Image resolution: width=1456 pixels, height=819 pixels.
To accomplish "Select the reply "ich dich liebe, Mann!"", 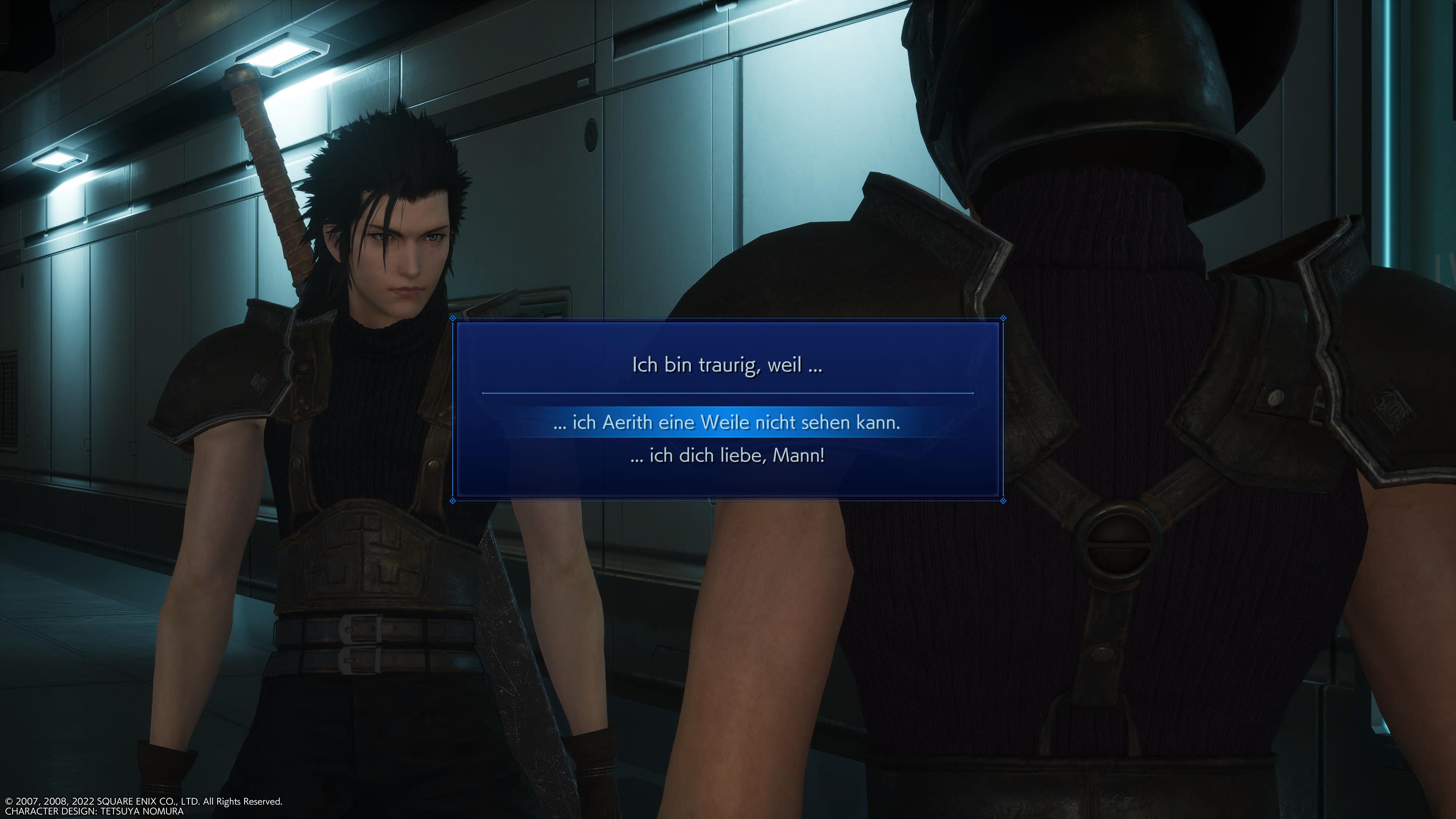I will point(727,455).
